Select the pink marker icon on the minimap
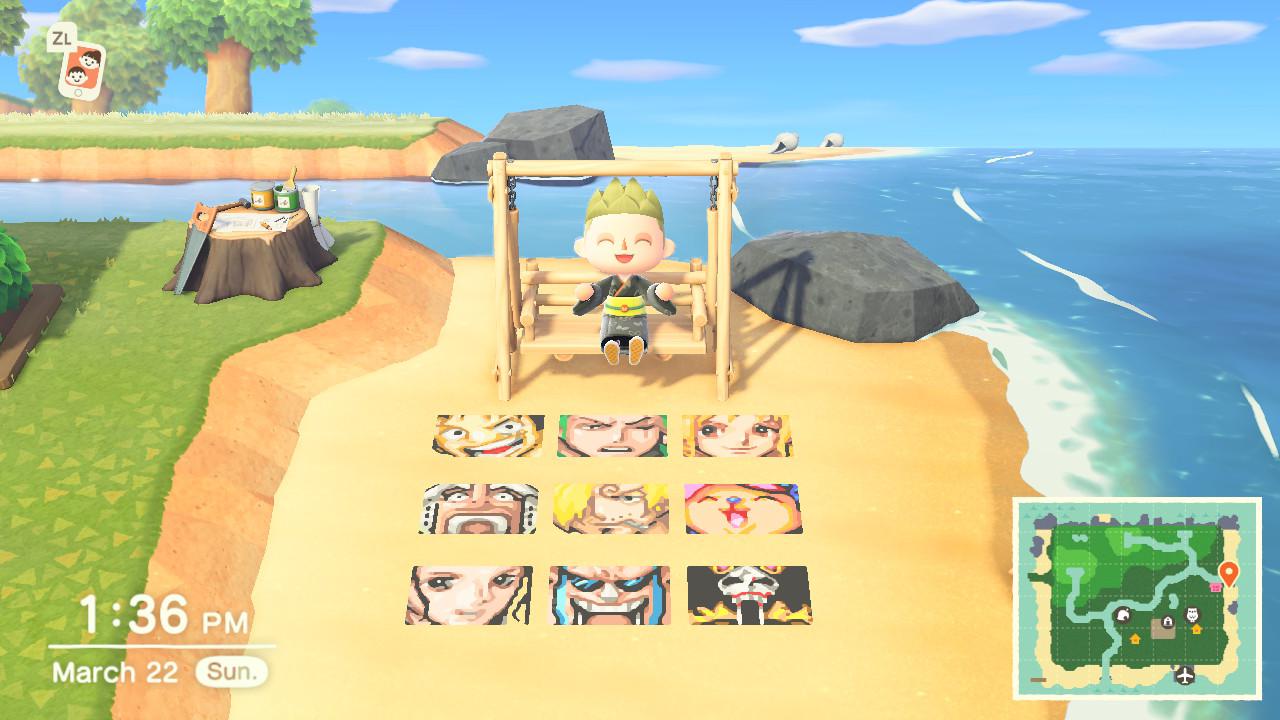This screenshot has height=720, width=1280. point(1216,586)
